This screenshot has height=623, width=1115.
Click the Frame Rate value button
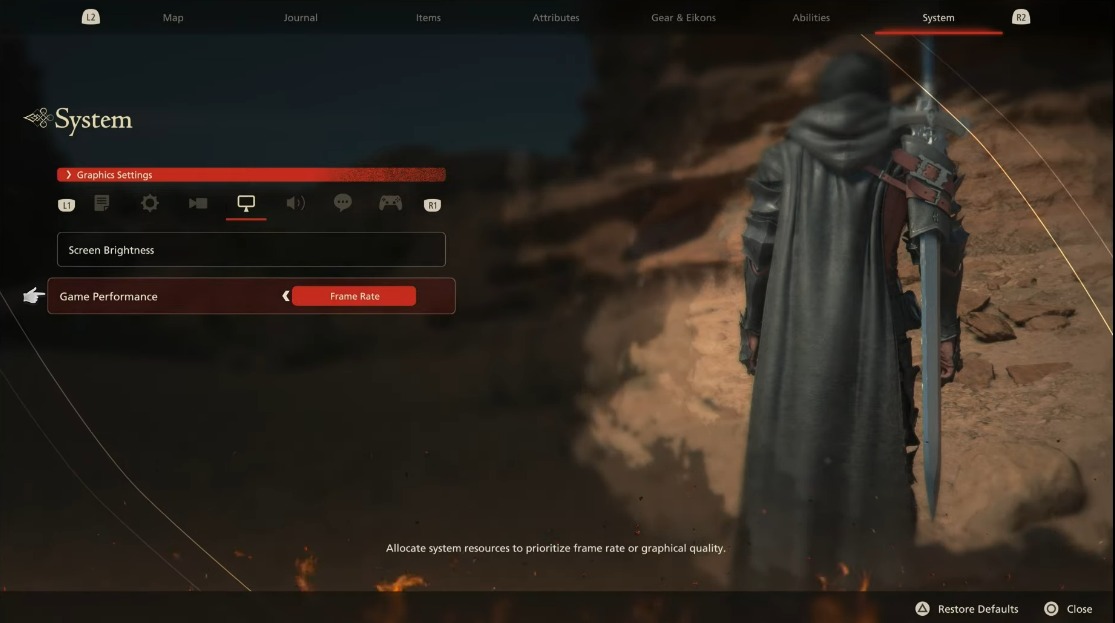click(x=354, y=296)
